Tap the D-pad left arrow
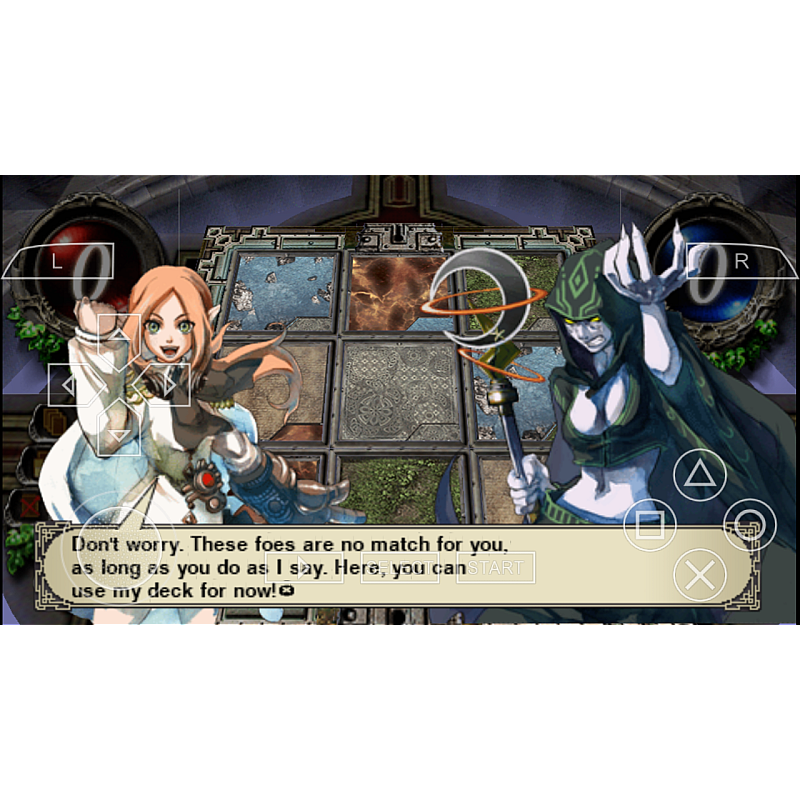The image size is (800, 800). coord(70,384)
